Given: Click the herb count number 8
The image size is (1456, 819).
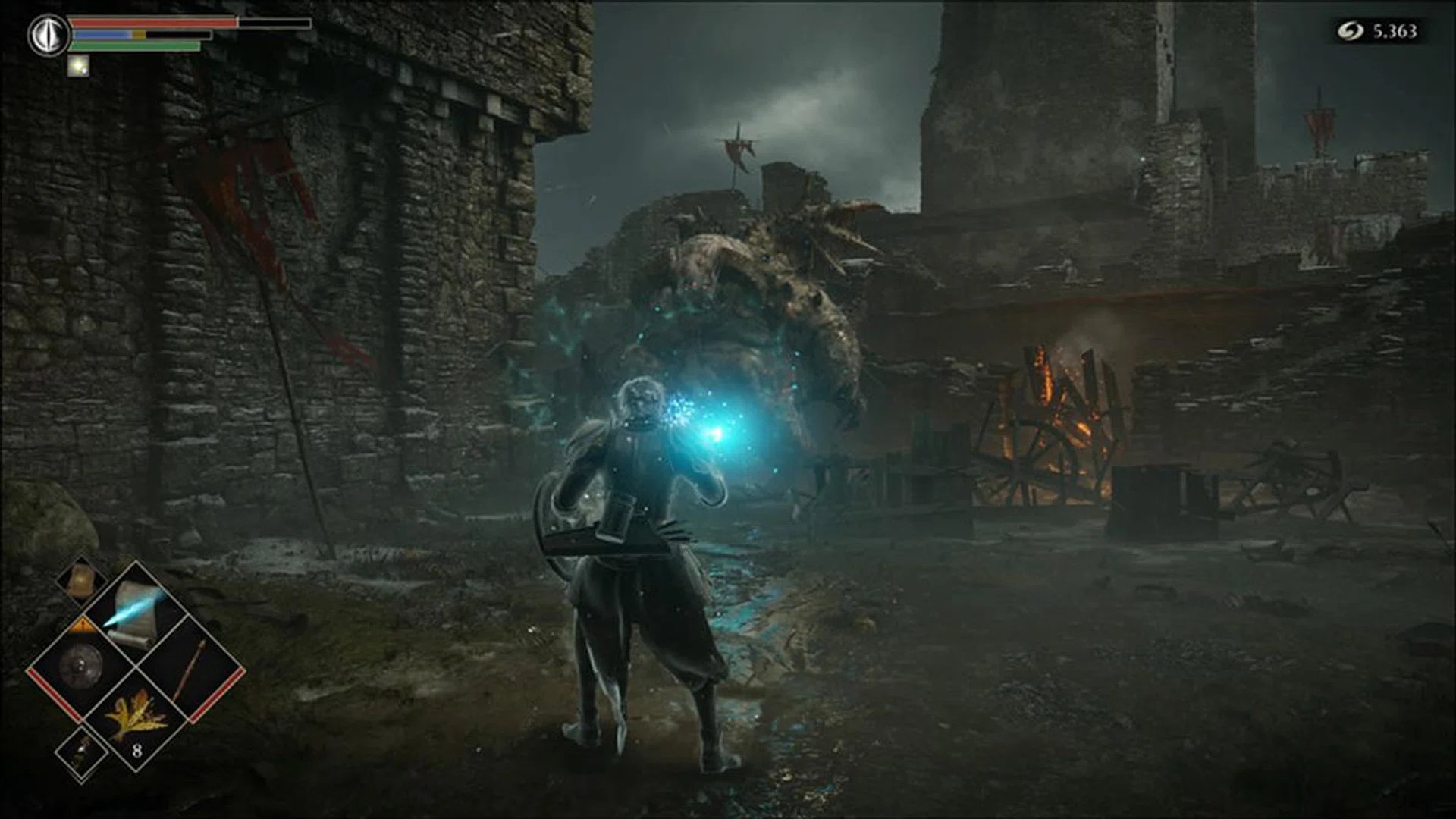Looking at the screenshot, I should click(x=137, y=750).
